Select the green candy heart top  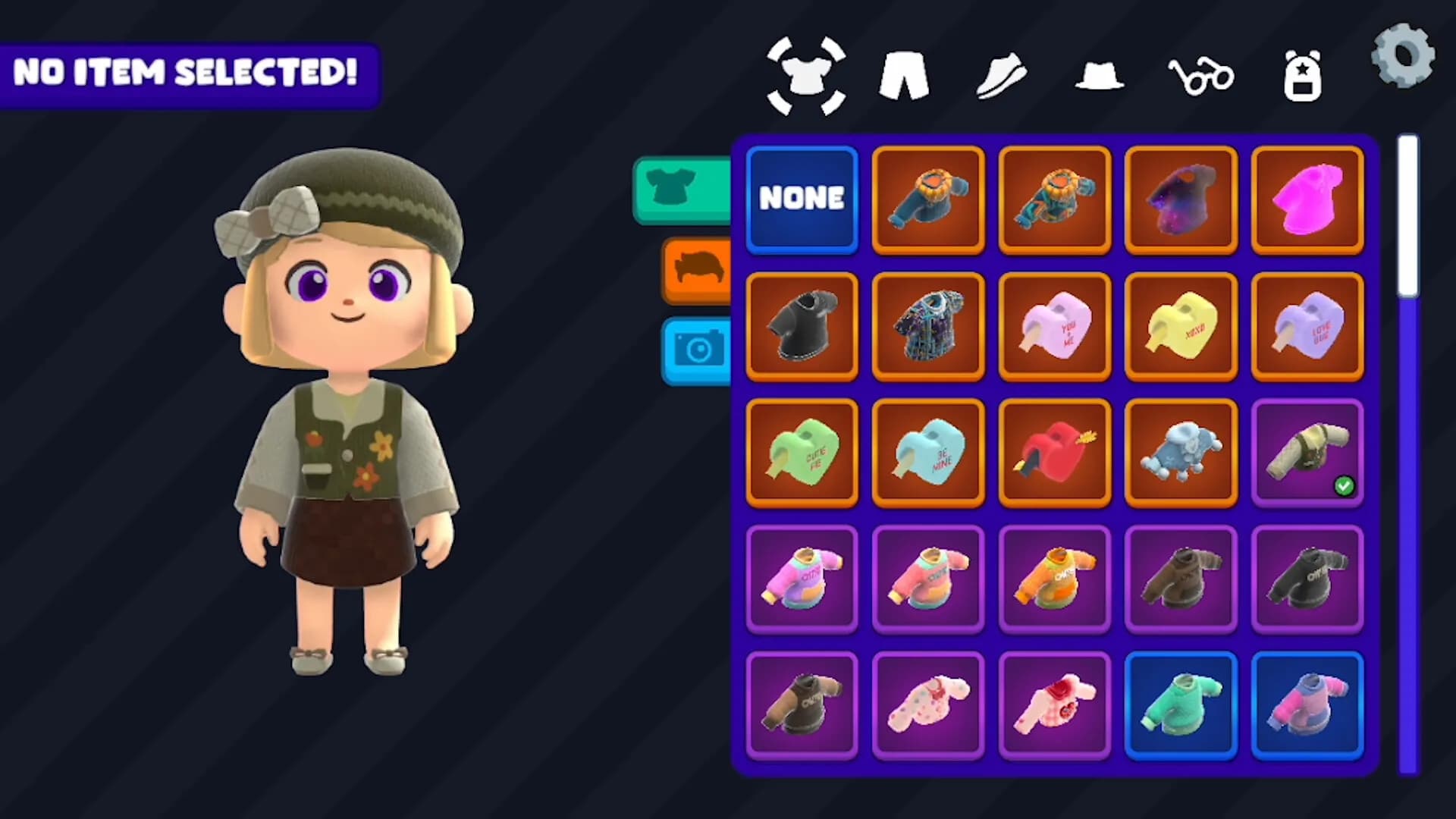(x=802, y=452)
